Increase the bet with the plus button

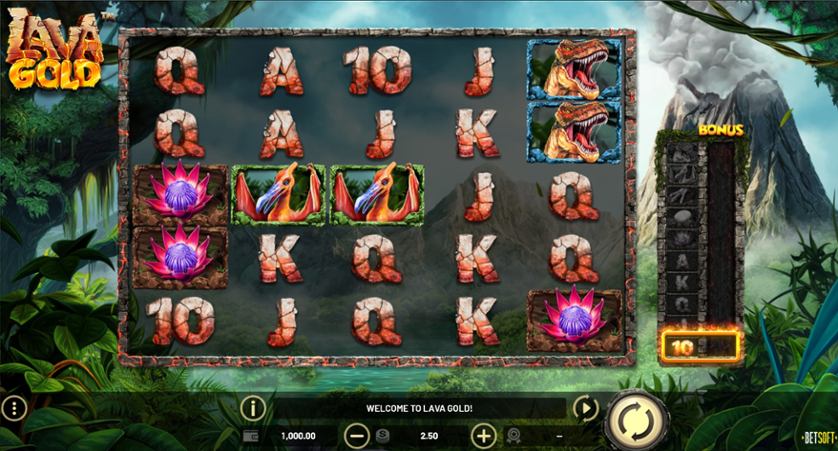[483, 436]
